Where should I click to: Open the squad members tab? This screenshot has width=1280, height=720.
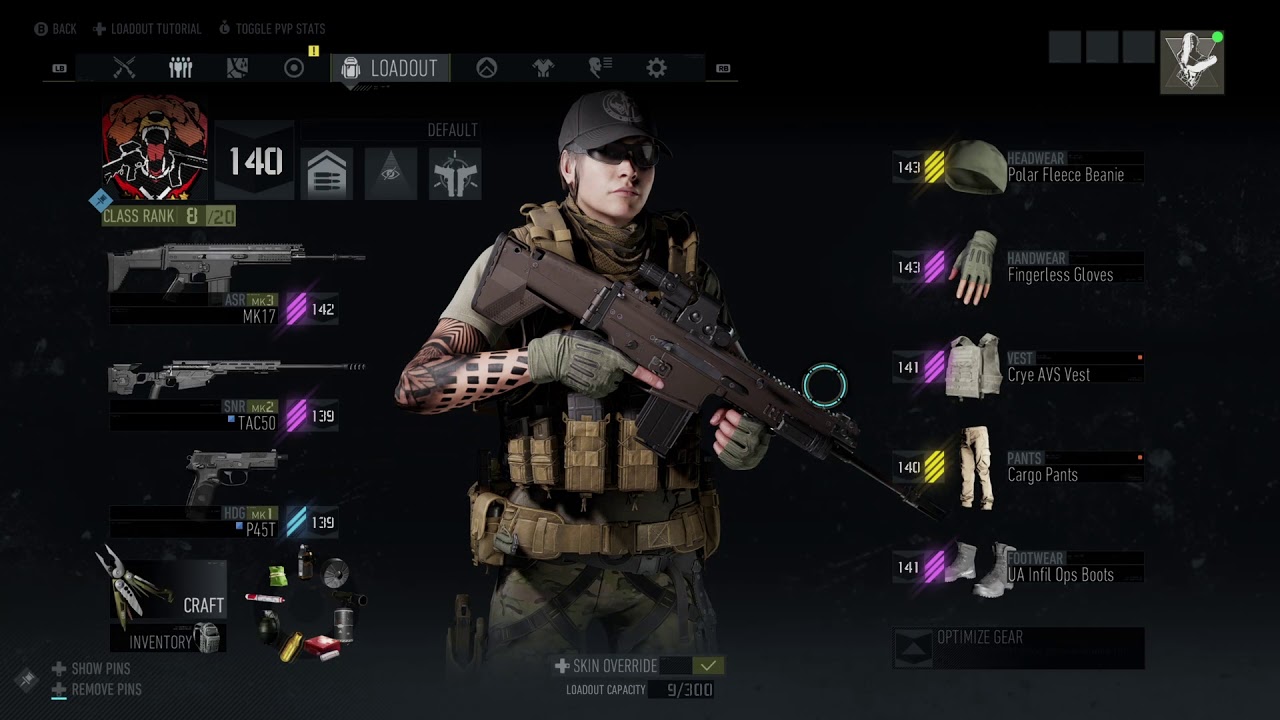click(180, 68)
